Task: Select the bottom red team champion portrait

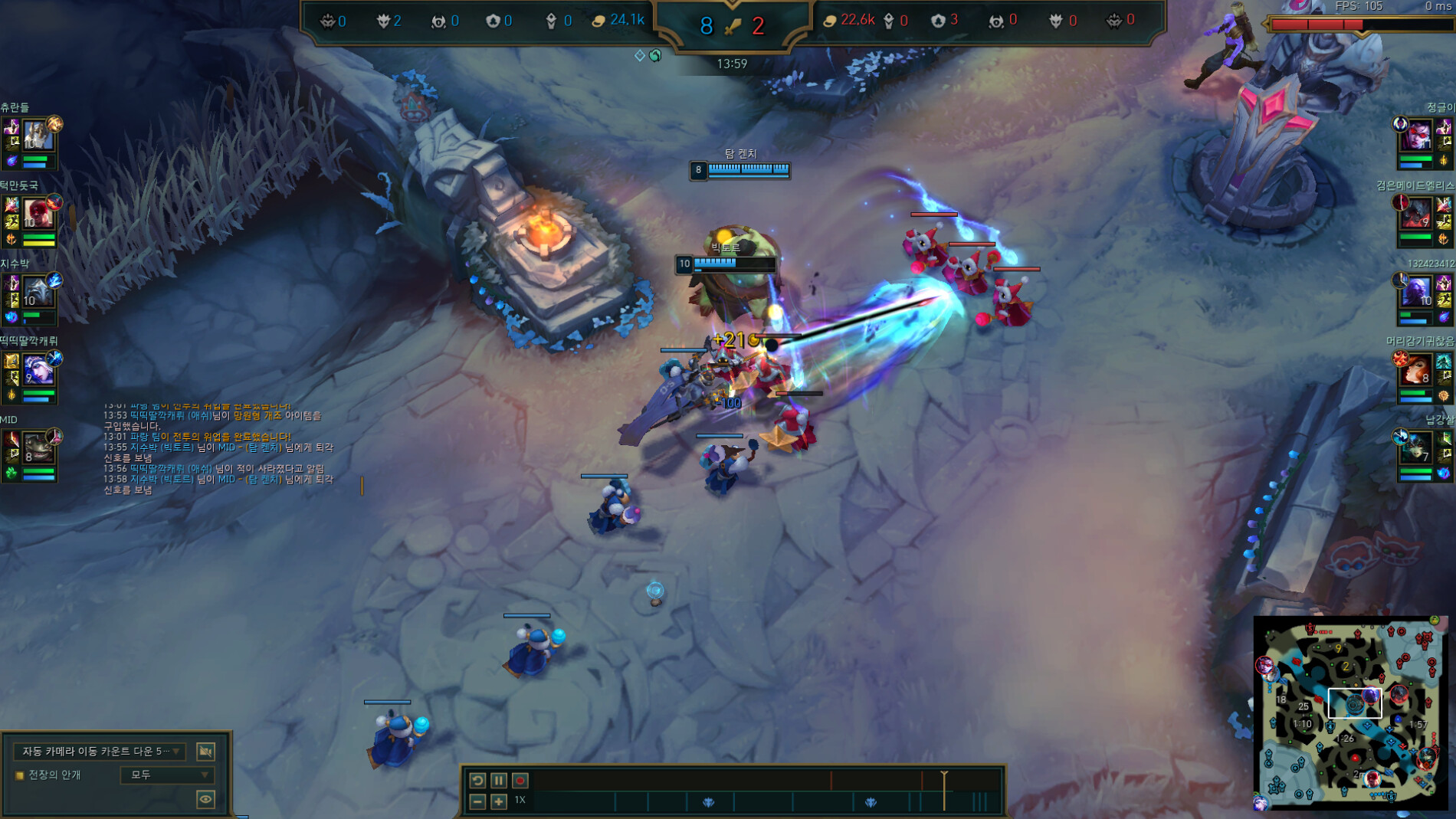Action: click(x=1416, y=447)
